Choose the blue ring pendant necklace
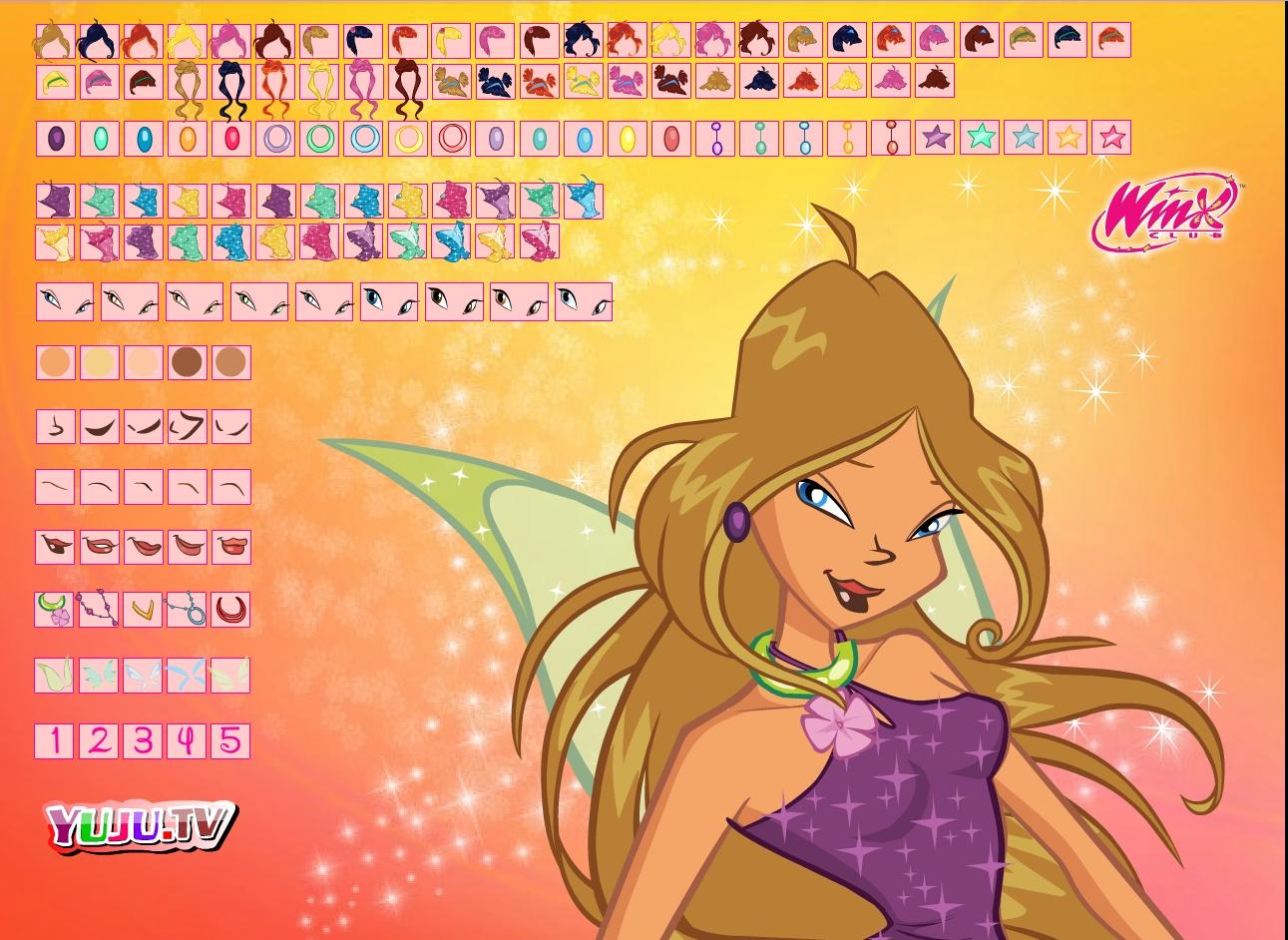The width and height of the screenshot is (1288, 940). click(x=187, y=608)
